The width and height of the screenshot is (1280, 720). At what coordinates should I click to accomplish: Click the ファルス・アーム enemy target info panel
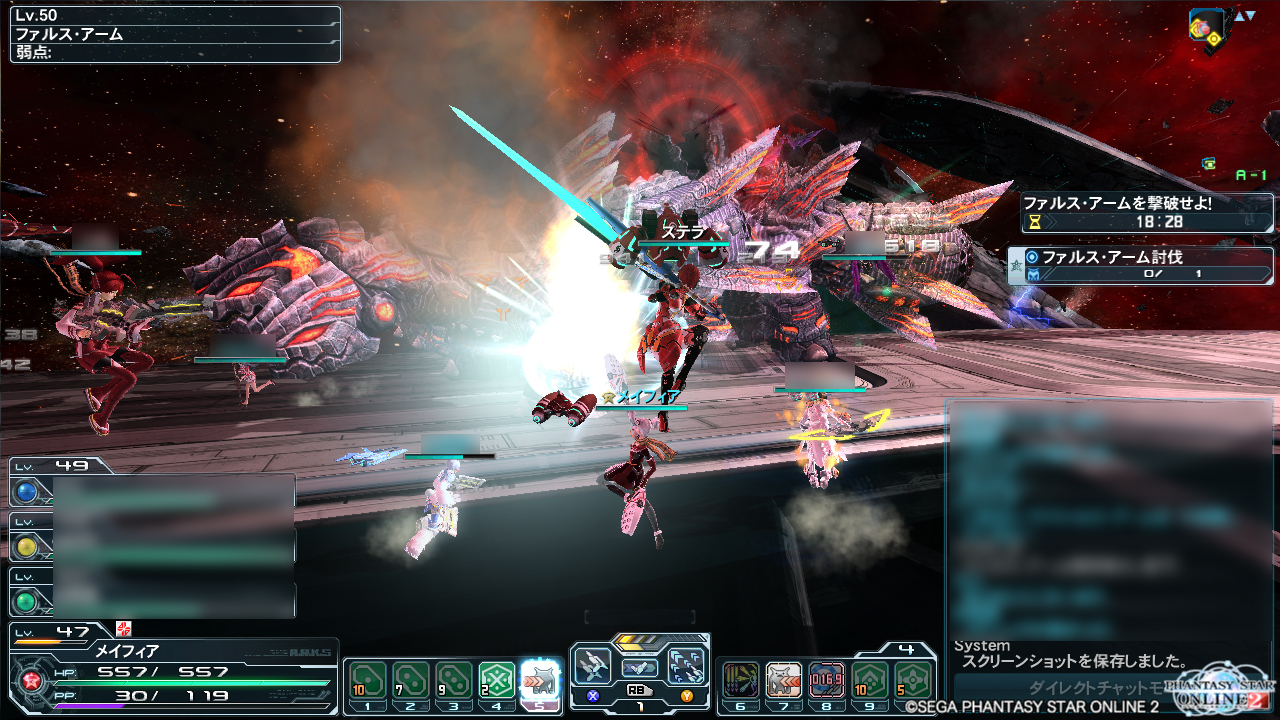tap(175, 34)
